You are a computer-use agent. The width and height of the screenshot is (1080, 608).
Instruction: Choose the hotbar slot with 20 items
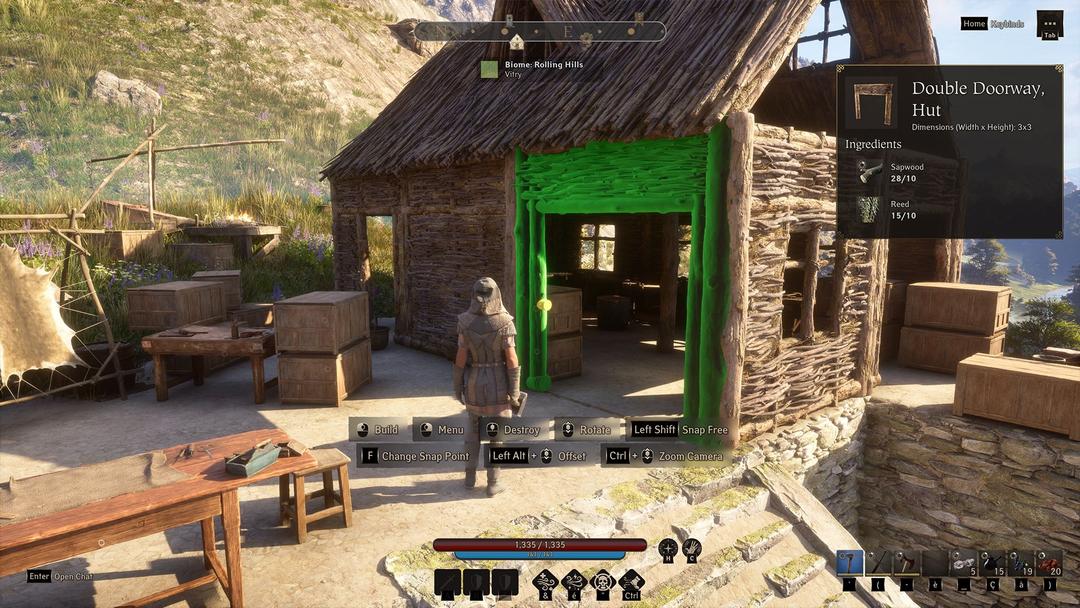1049,562
